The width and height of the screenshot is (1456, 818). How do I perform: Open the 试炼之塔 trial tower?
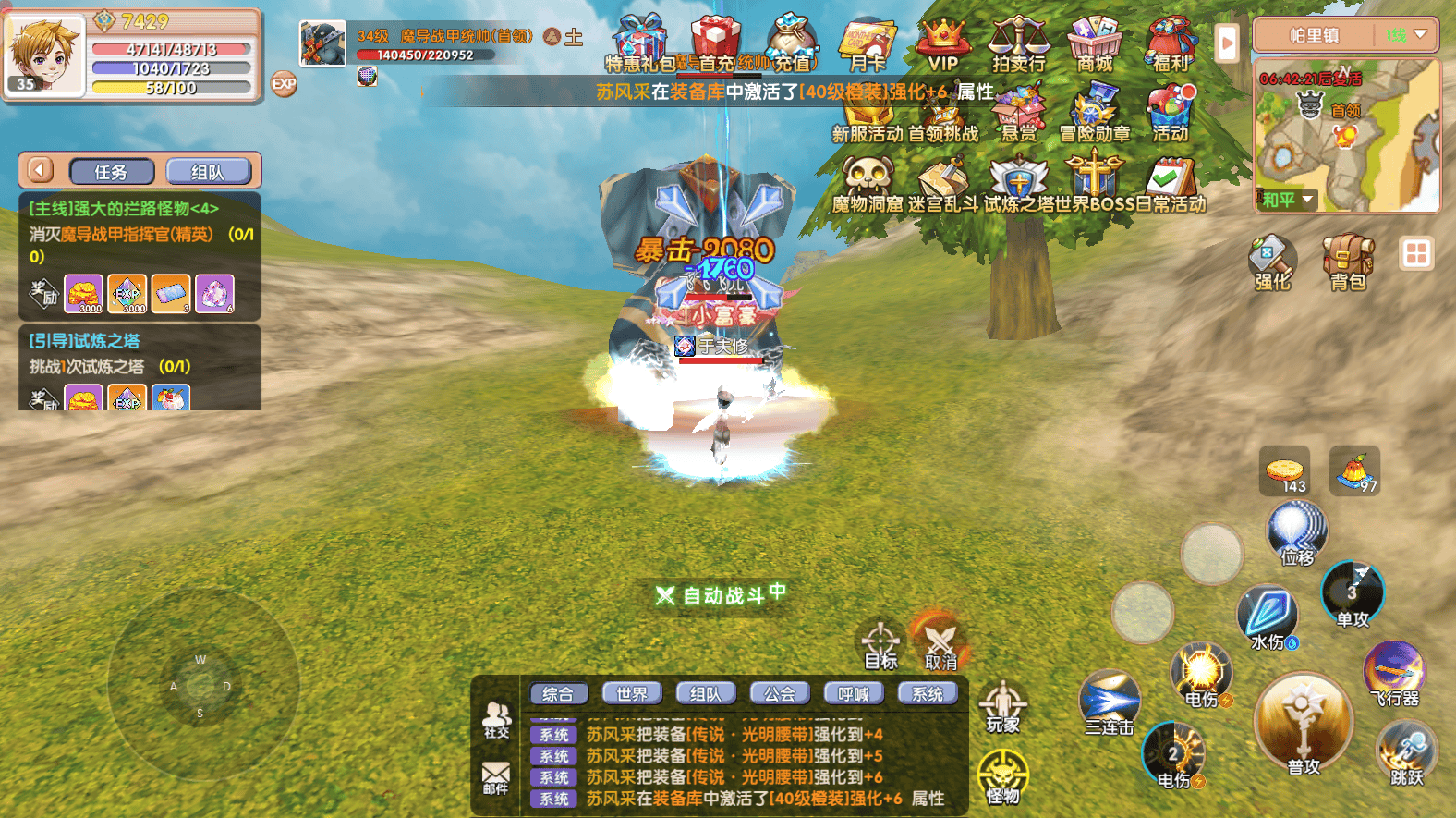click(x=1018, y=183)
